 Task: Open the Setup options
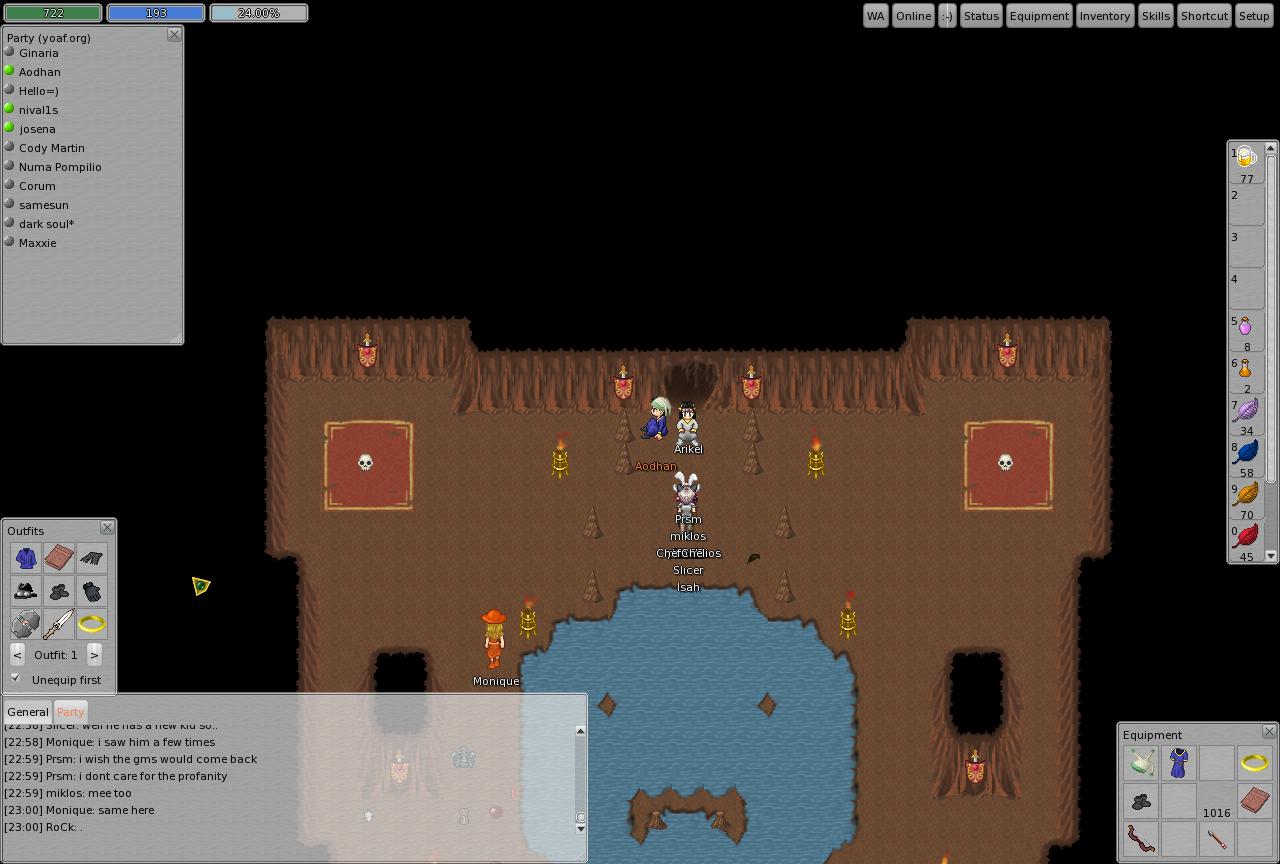point(1254,15)
